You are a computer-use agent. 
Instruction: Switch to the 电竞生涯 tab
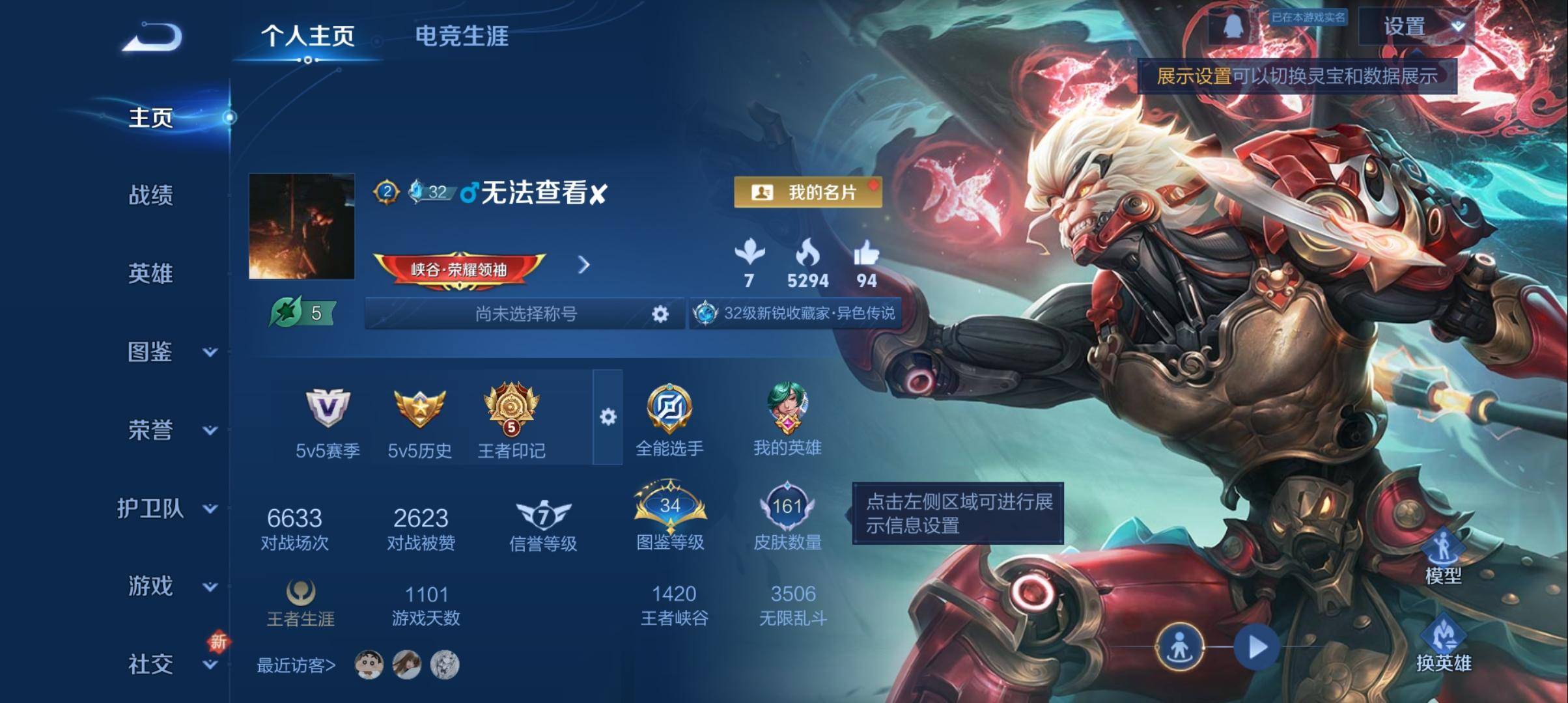462,37
